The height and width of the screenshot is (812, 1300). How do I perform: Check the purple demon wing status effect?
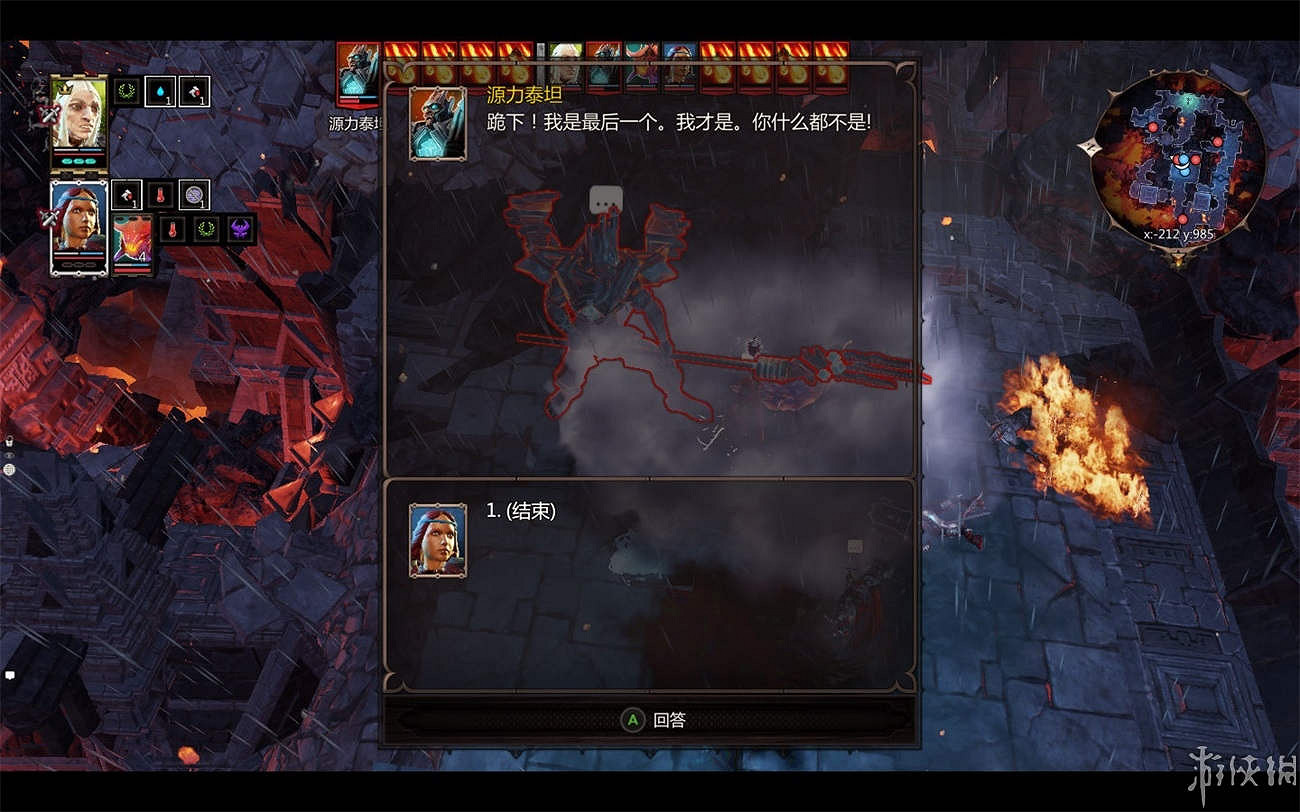tap(240, 229)
